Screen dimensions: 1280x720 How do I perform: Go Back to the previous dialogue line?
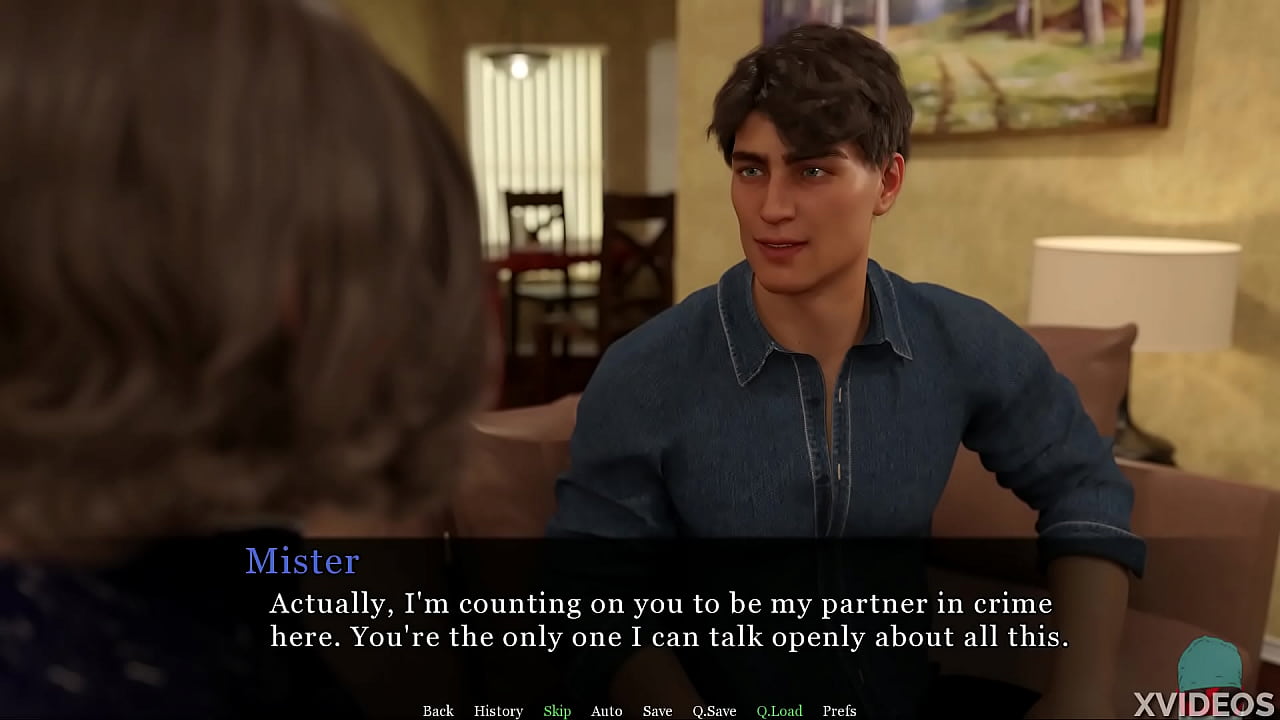point(438,711)
